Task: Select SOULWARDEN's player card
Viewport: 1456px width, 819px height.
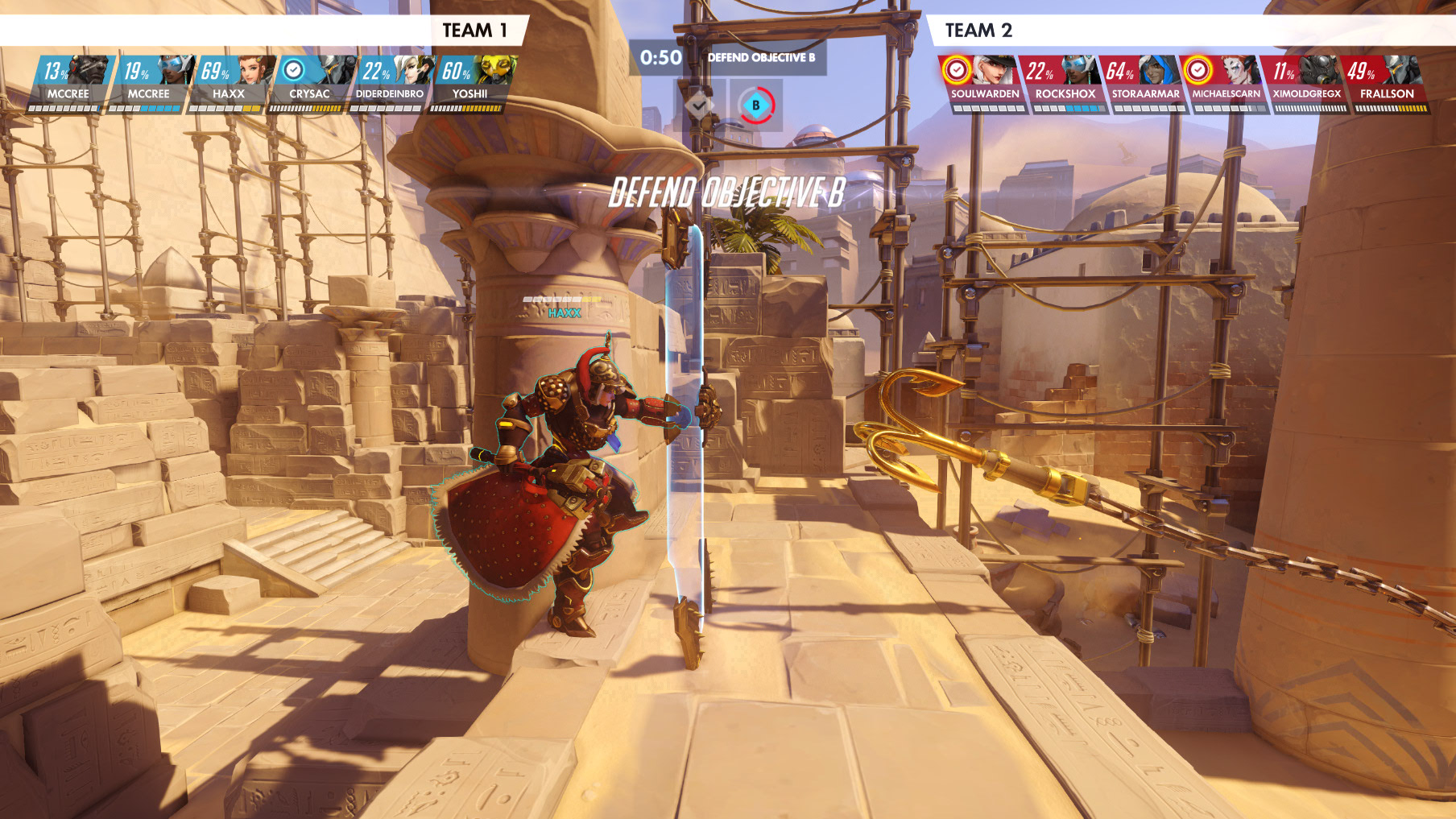Action: pos(984,84)
